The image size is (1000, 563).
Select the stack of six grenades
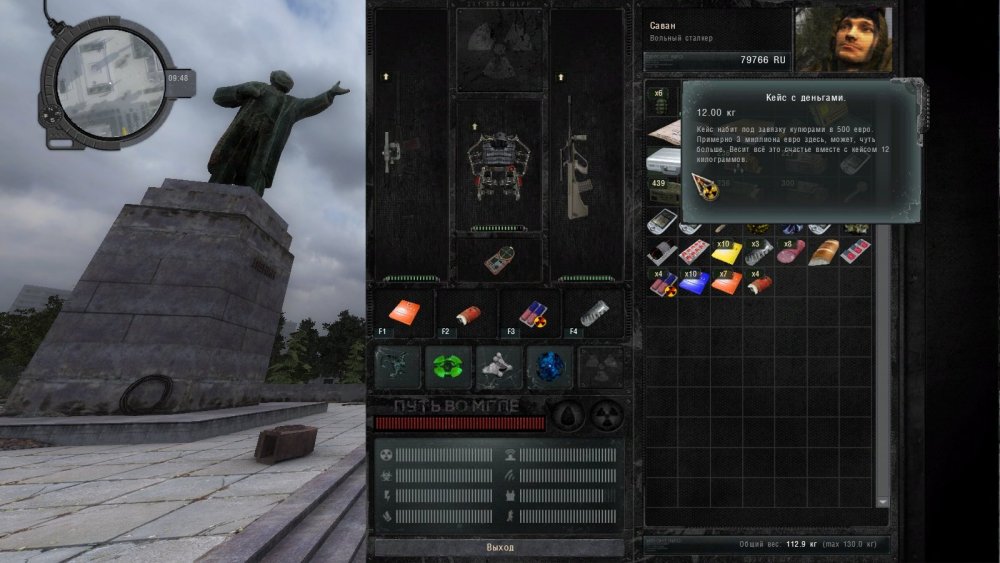(661, 103)
